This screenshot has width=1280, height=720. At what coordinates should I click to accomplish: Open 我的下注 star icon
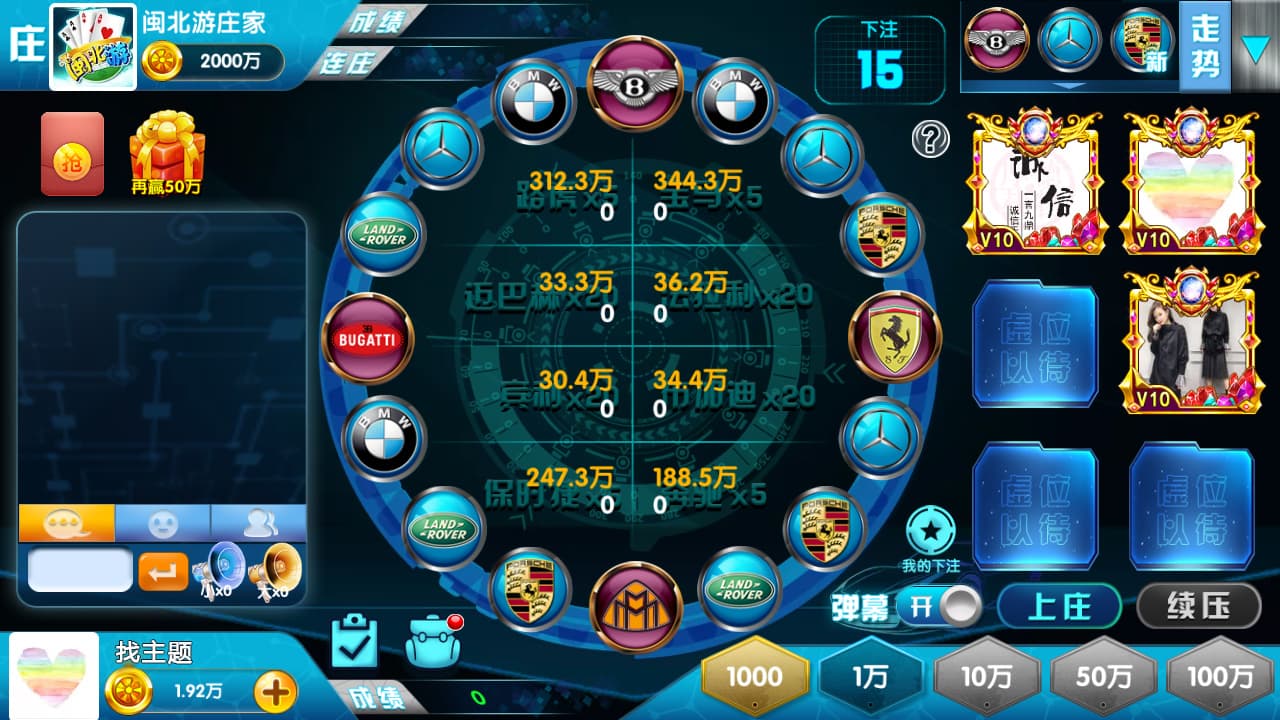930,532
